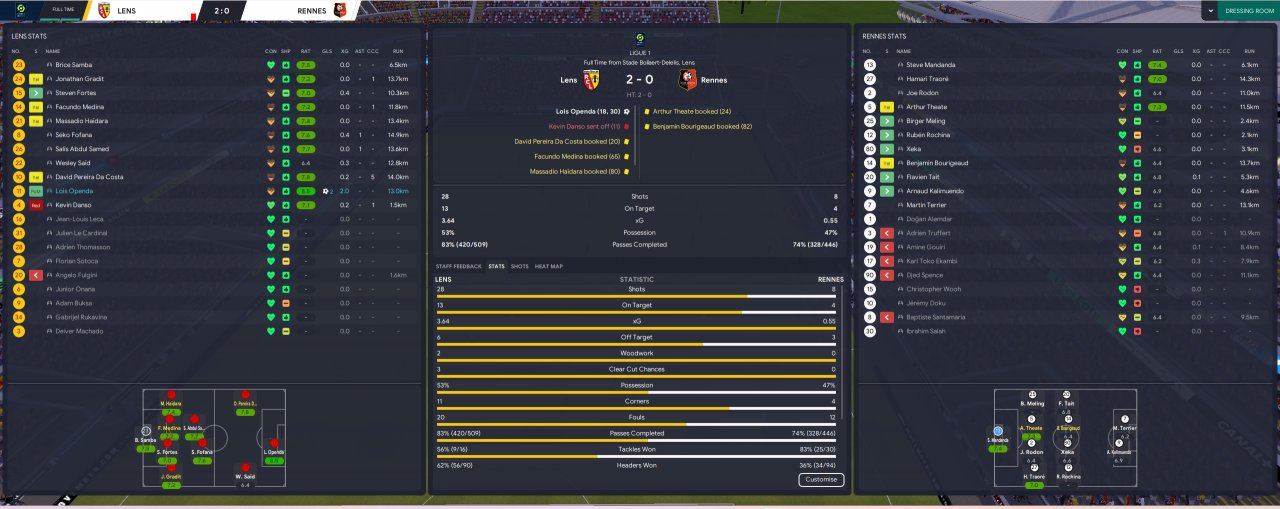1280x509 pixels.
Task: Select the Stats tab
Action: pyautogui.click(x=496, y=266)
